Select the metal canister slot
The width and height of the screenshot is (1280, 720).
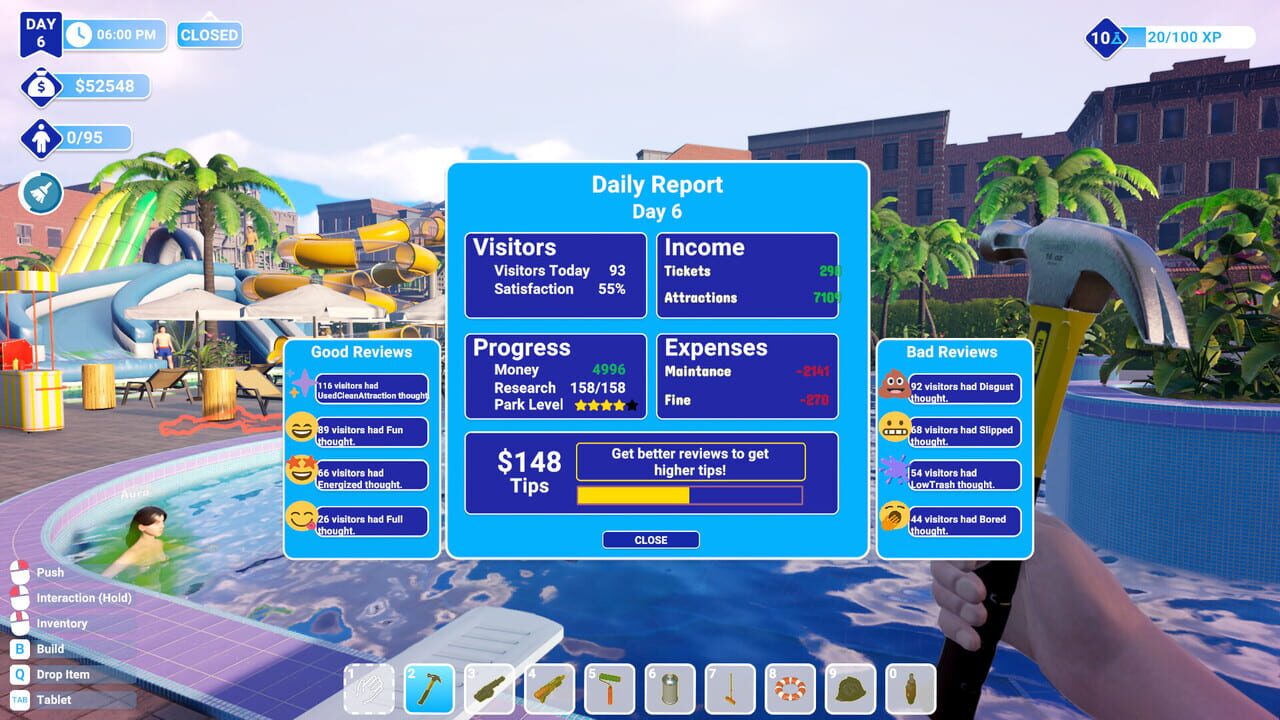click(670, 689)
